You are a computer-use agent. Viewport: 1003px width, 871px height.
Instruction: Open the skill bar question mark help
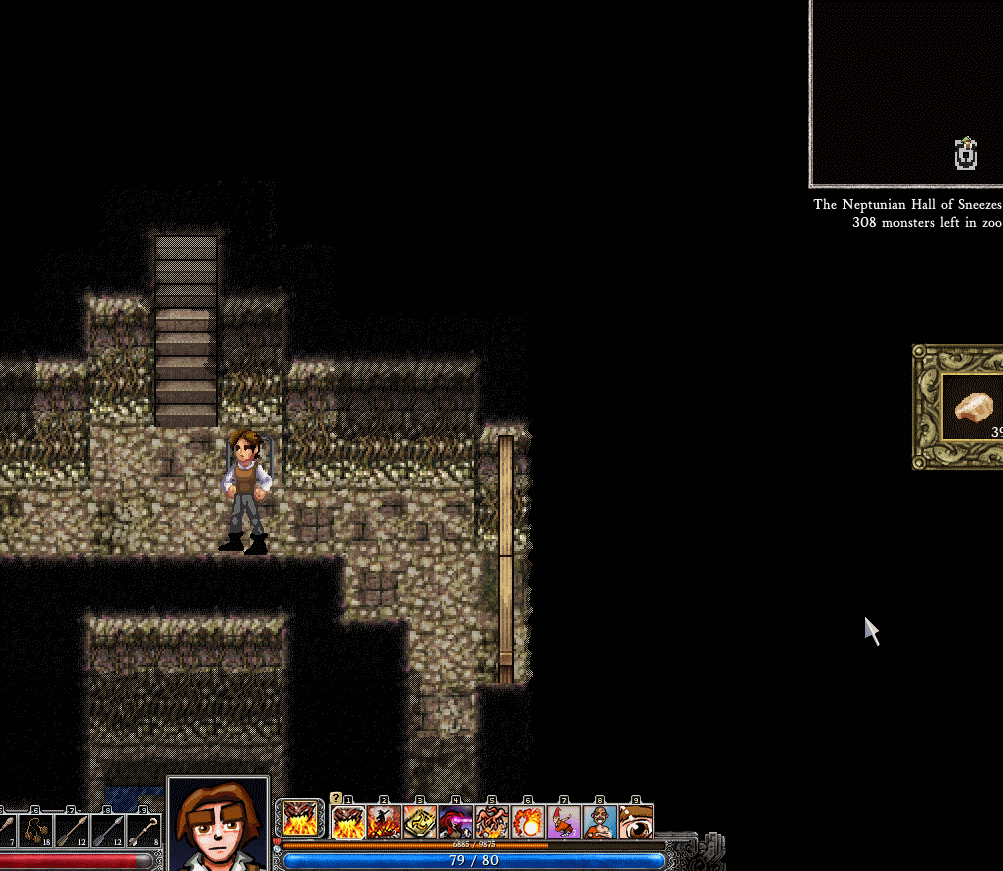(336, 798)
